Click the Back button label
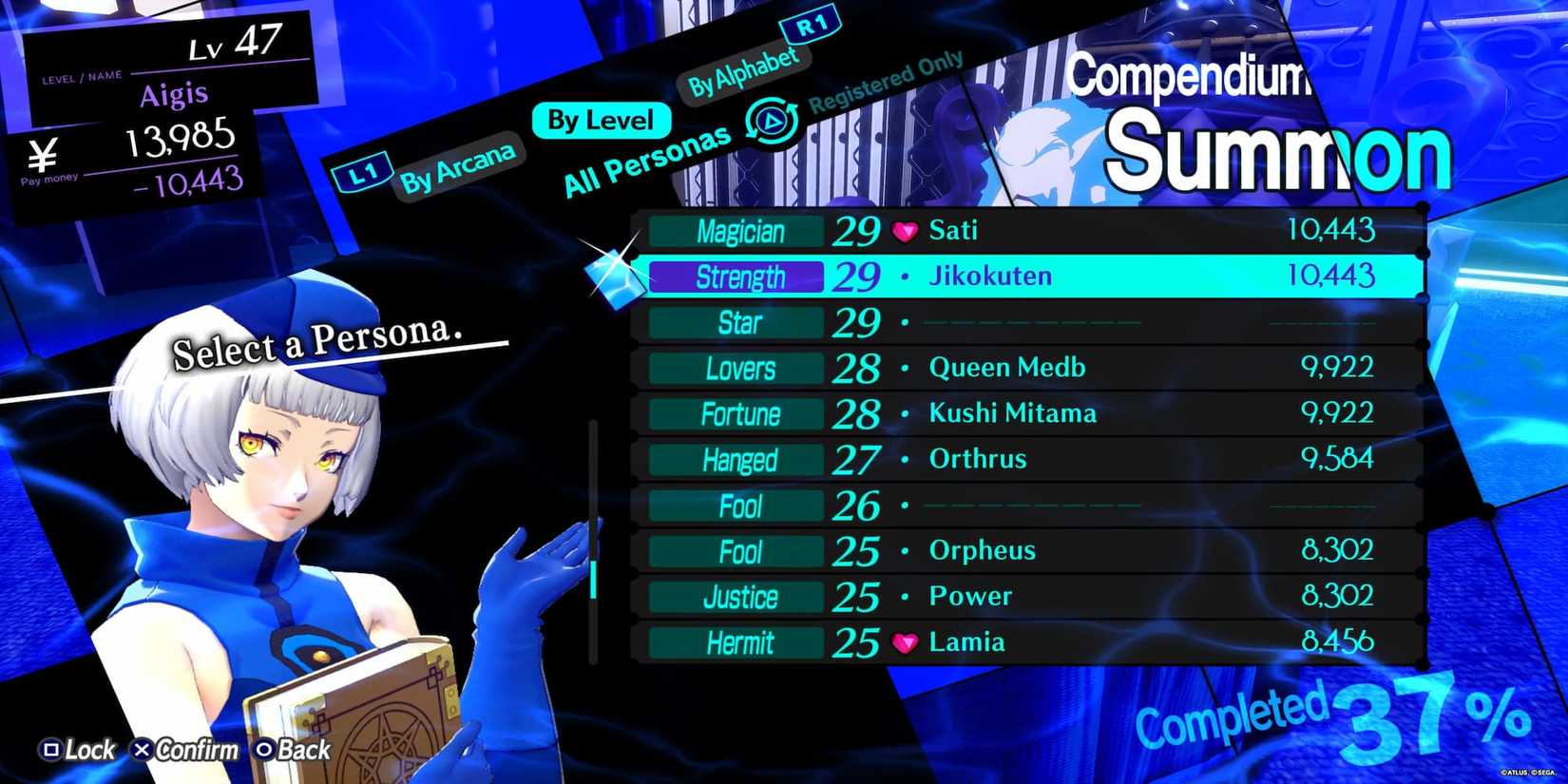Viewport: 1568px width, 784px height. 301,751
